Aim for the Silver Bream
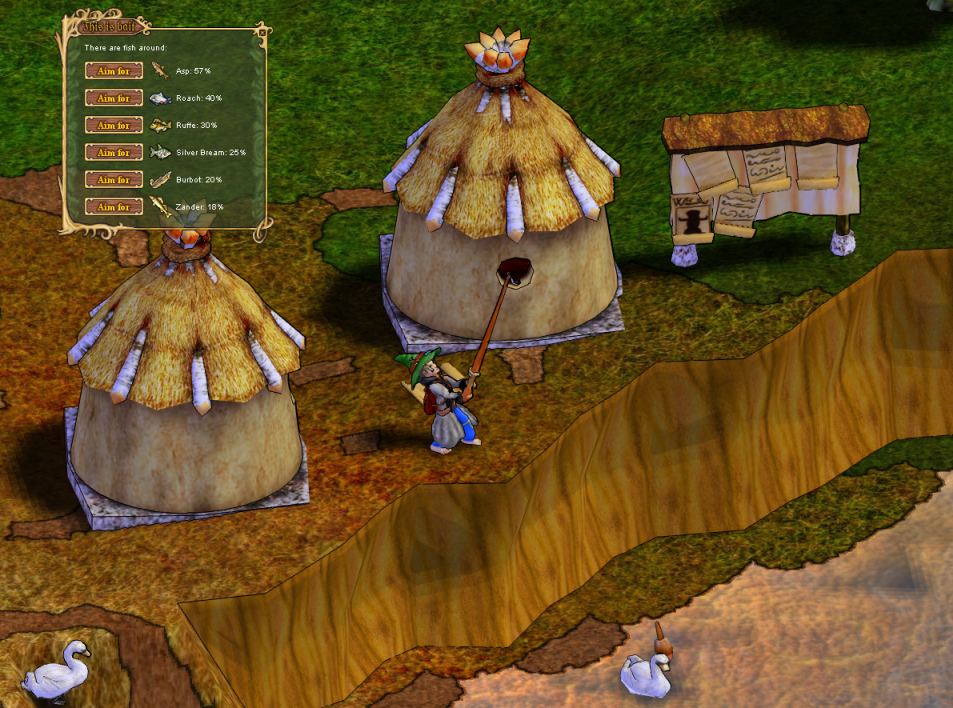Viewport: 953px width, 708px height. tap(114, 152)
